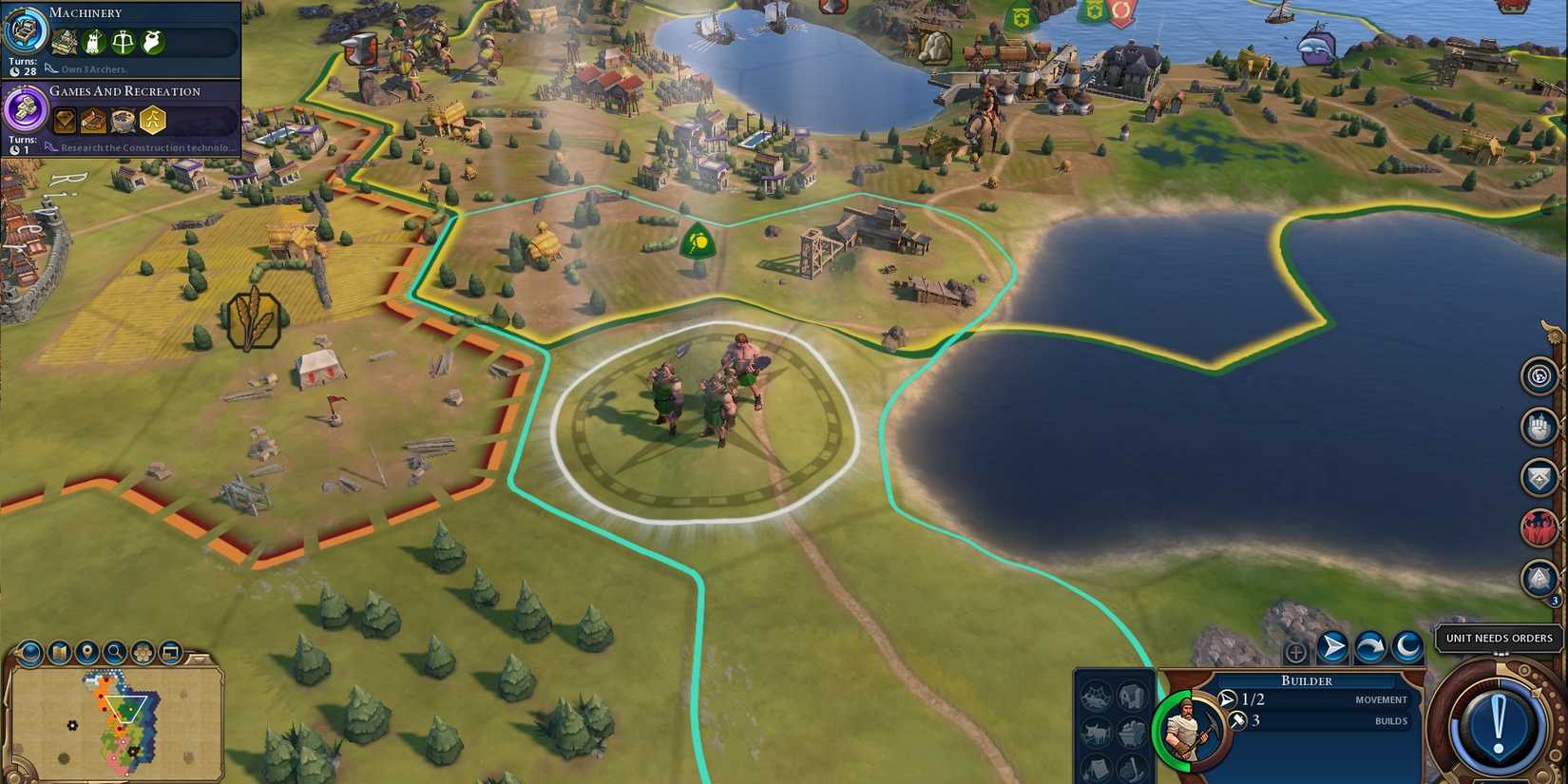Click the Machinery technology research icon
This screenshot has height=784, width=1568.
[x=26, y=30]
